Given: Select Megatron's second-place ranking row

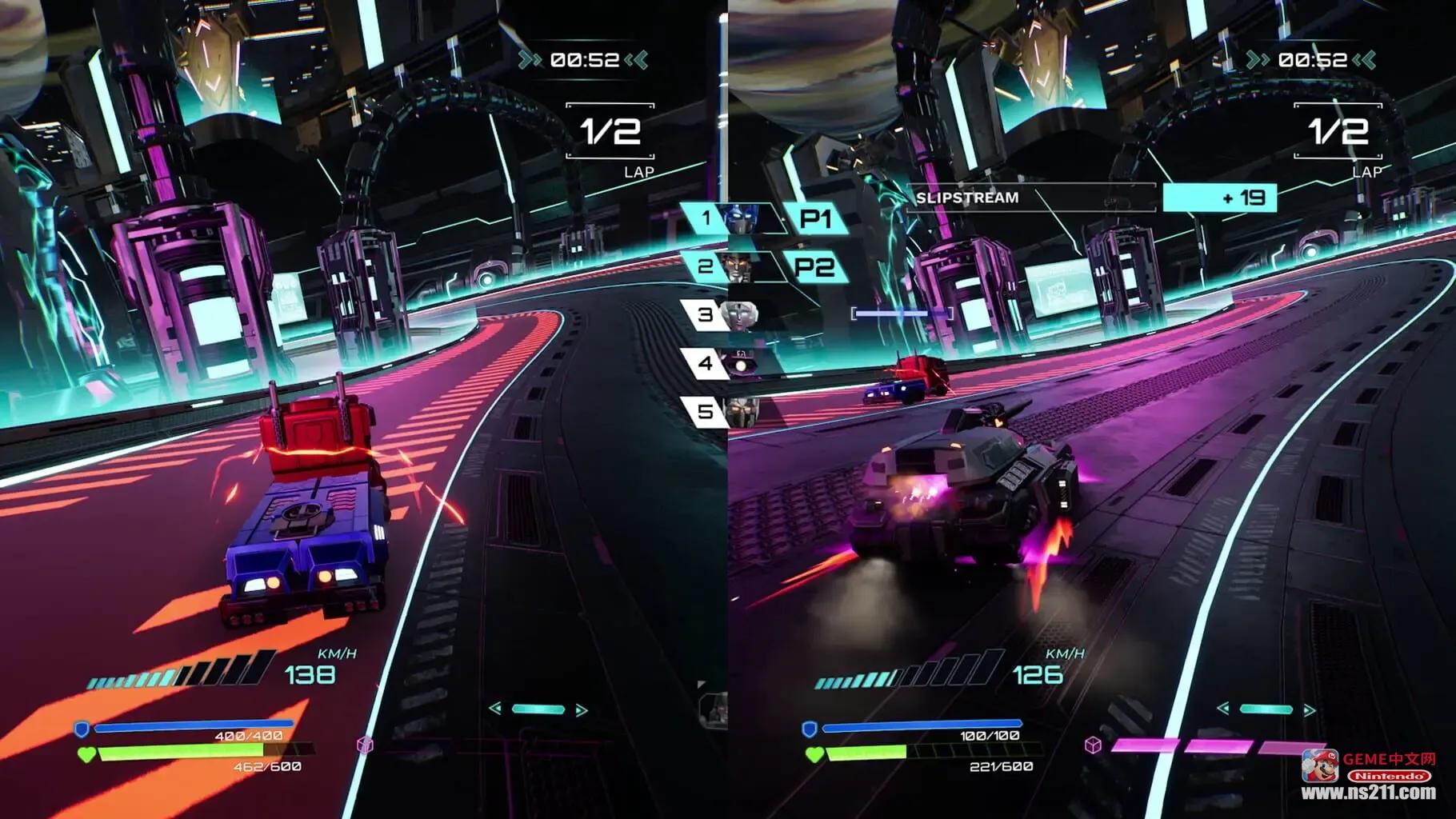Looking at the screenshot, I should (x=730, y=266).
